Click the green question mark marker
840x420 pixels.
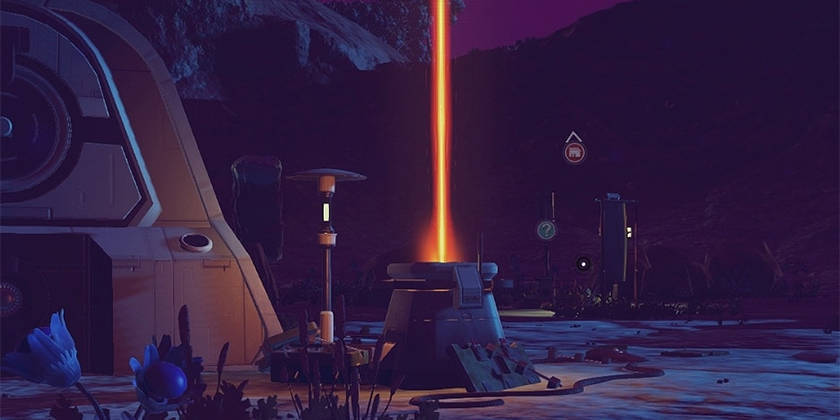tap(546, 230)
